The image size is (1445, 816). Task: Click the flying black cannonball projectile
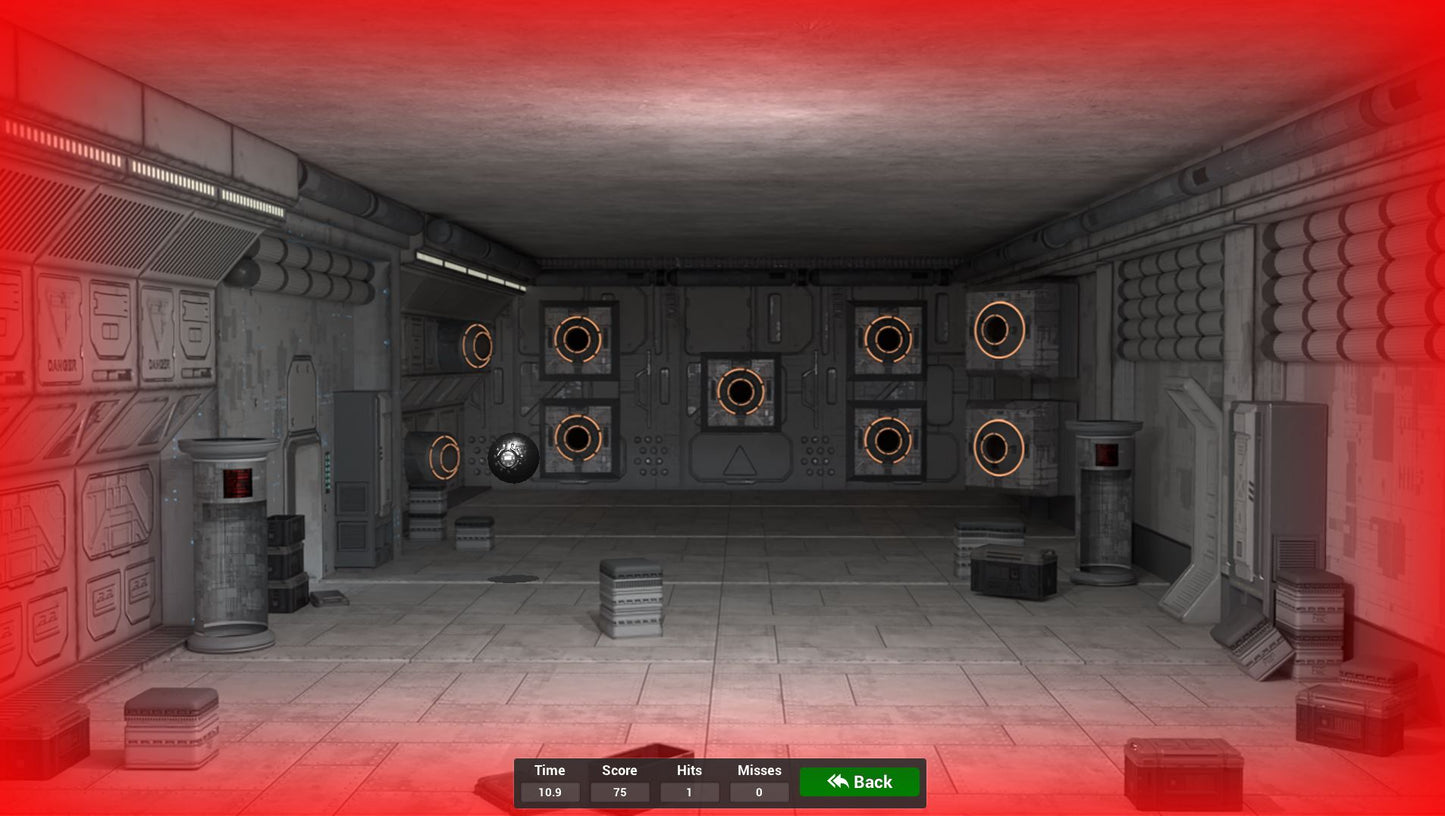tap(513, 457)
